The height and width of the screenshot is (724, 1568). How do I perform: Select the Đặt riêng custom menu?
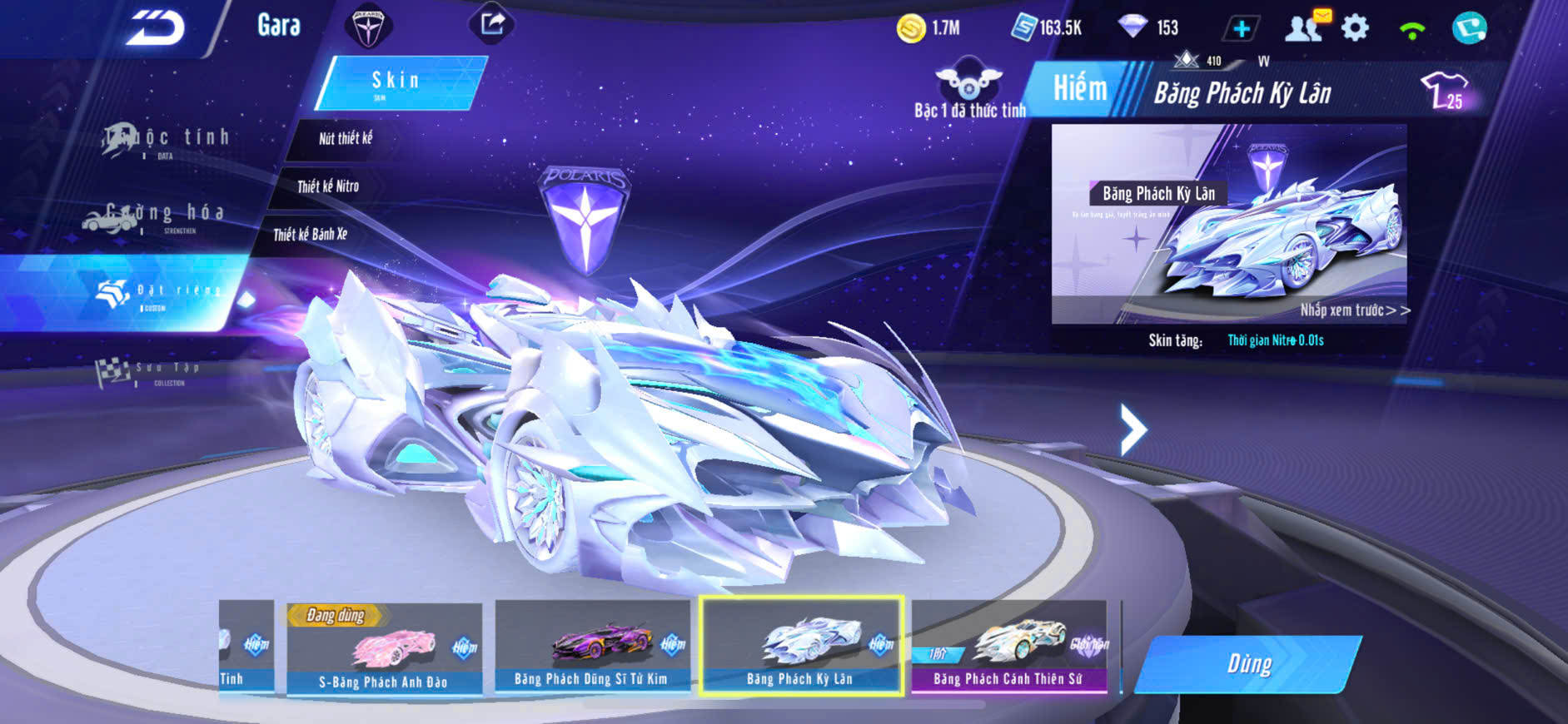158,293
